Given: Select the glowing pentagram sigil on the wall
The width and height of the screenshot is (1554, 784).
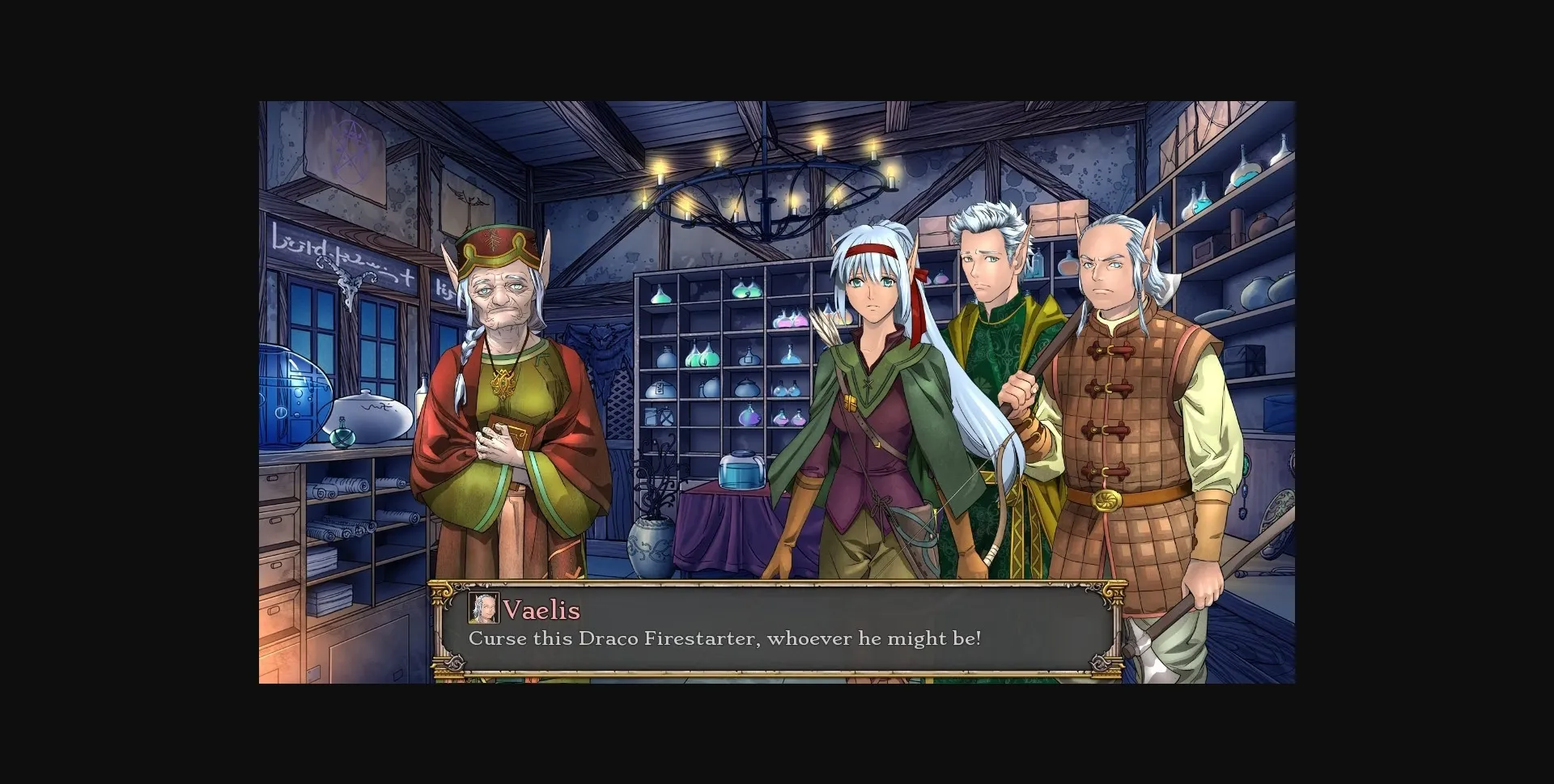Looking at the screenshot, I should [350, 150].
